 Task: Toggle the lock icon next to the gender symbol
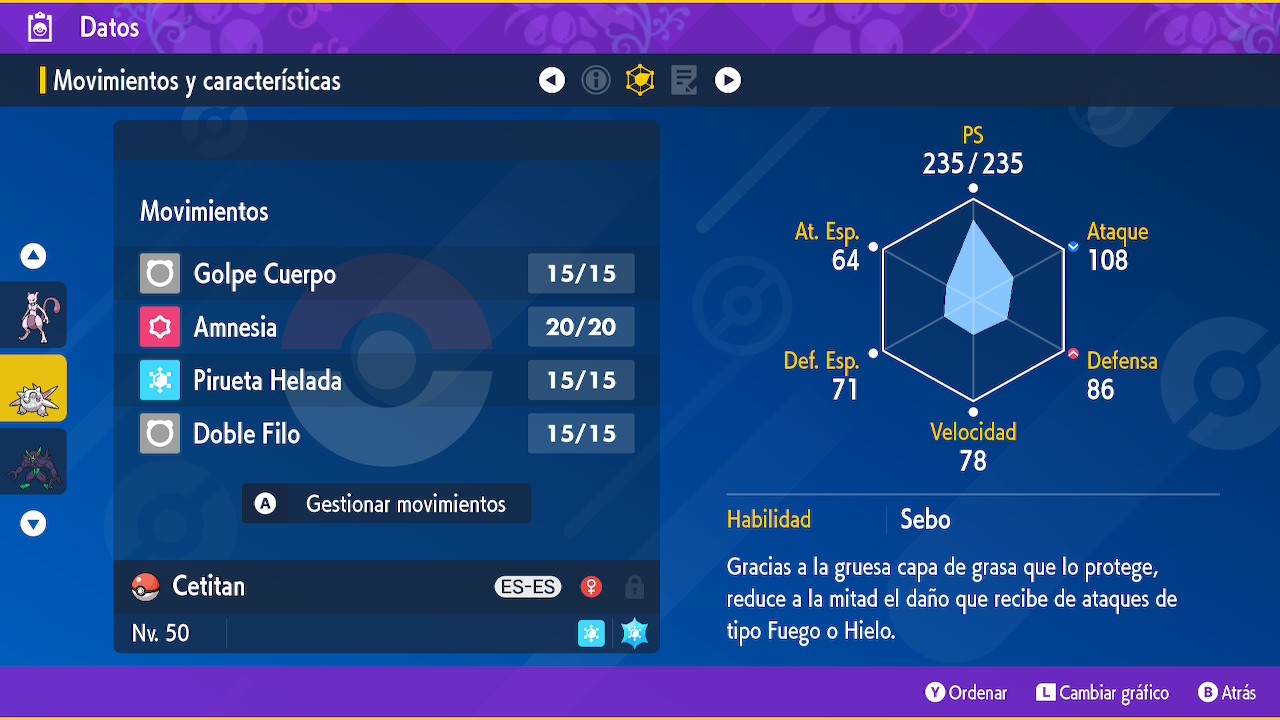coord(634,587)
